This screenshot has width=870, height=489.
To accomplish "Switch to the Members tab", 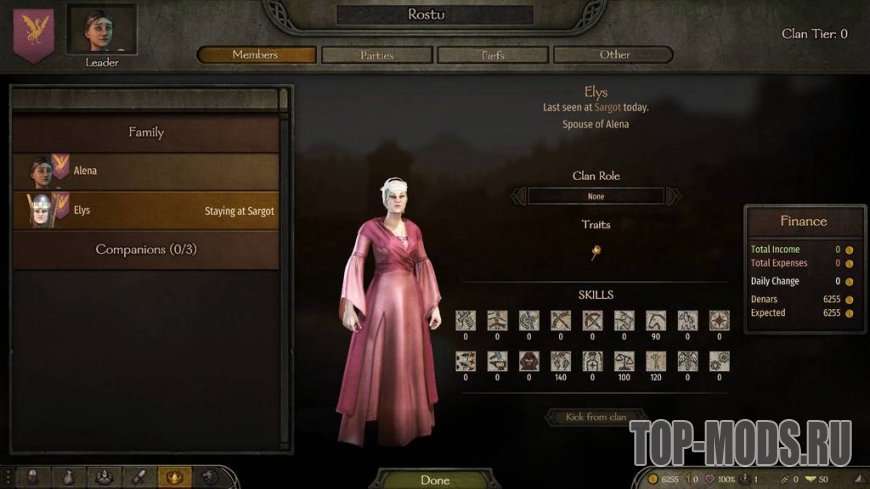I will [x=256, y=55].
